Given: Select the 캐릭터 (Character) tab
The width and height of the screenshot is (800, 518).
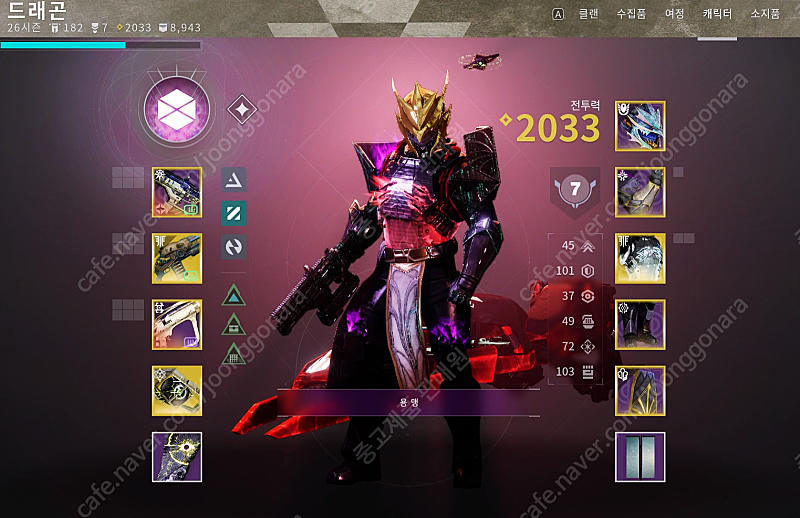Looking at the screenshot, I should tap(717, 14).
